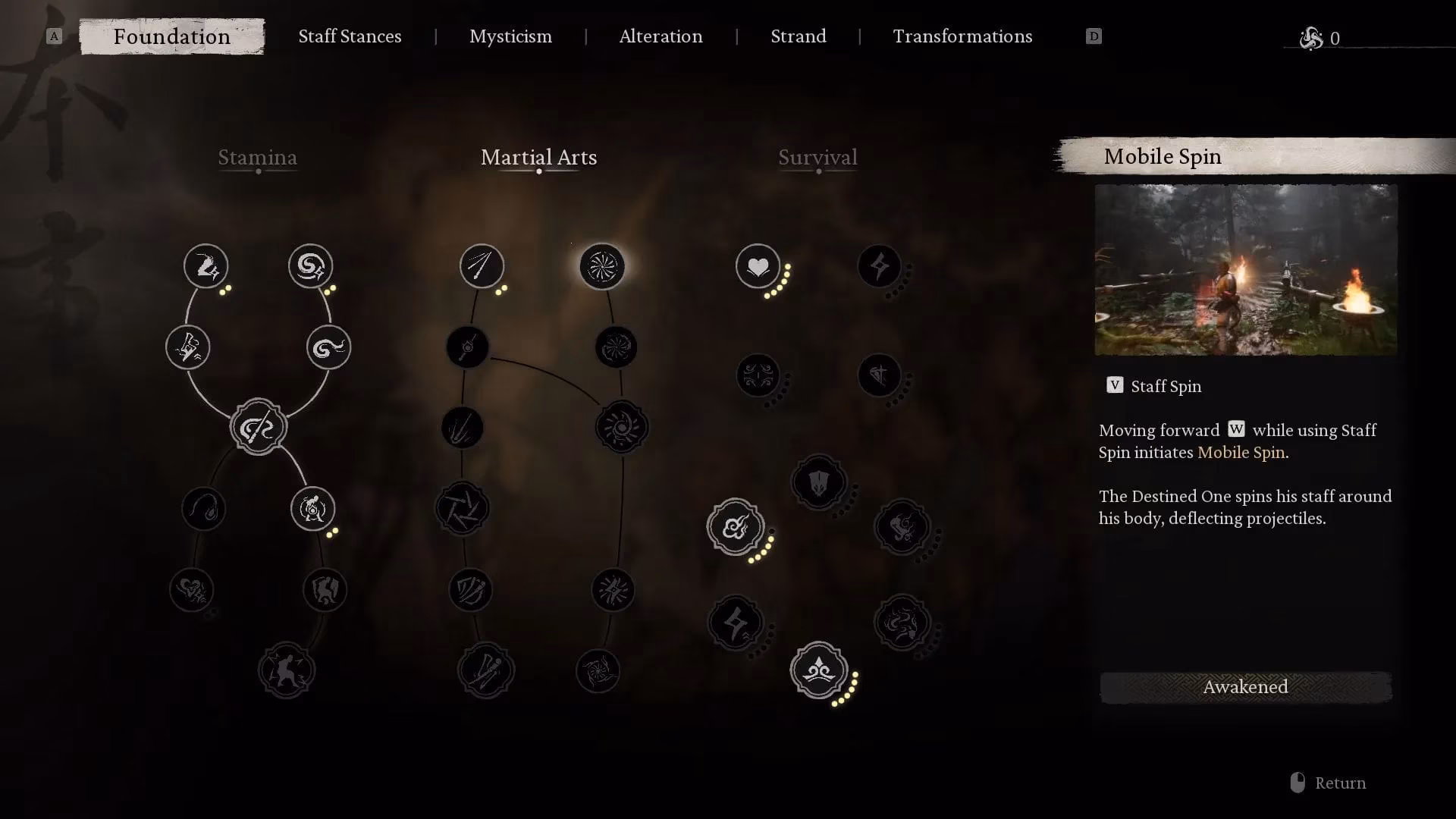This screenshot has height=819, width=1456.
Task: Click the Mobile Spin video preview thumbnail
Action: pos(1244,270)
